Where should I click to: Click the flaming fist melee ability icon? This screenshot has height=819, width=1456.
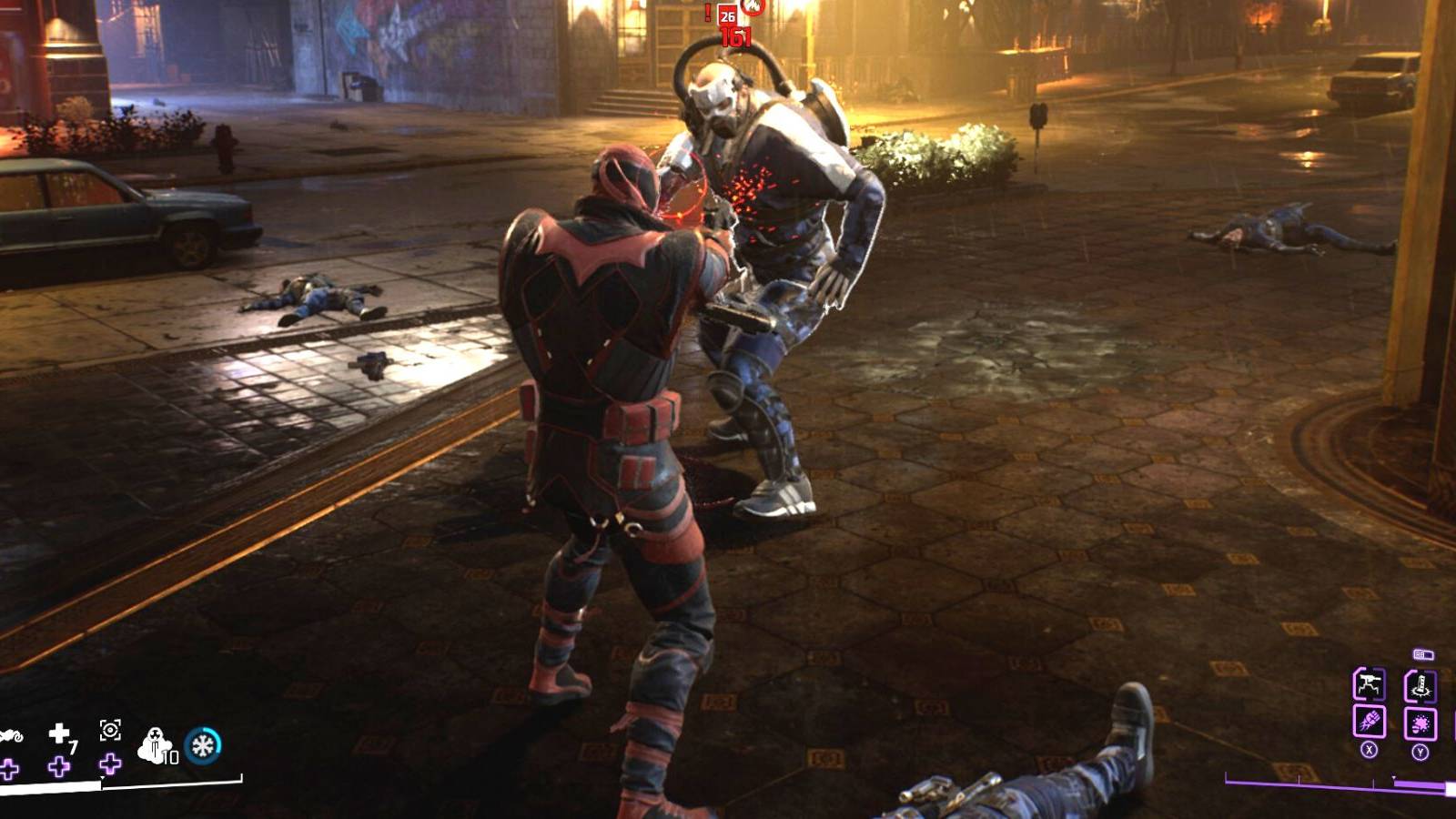tap(1370, 722)
